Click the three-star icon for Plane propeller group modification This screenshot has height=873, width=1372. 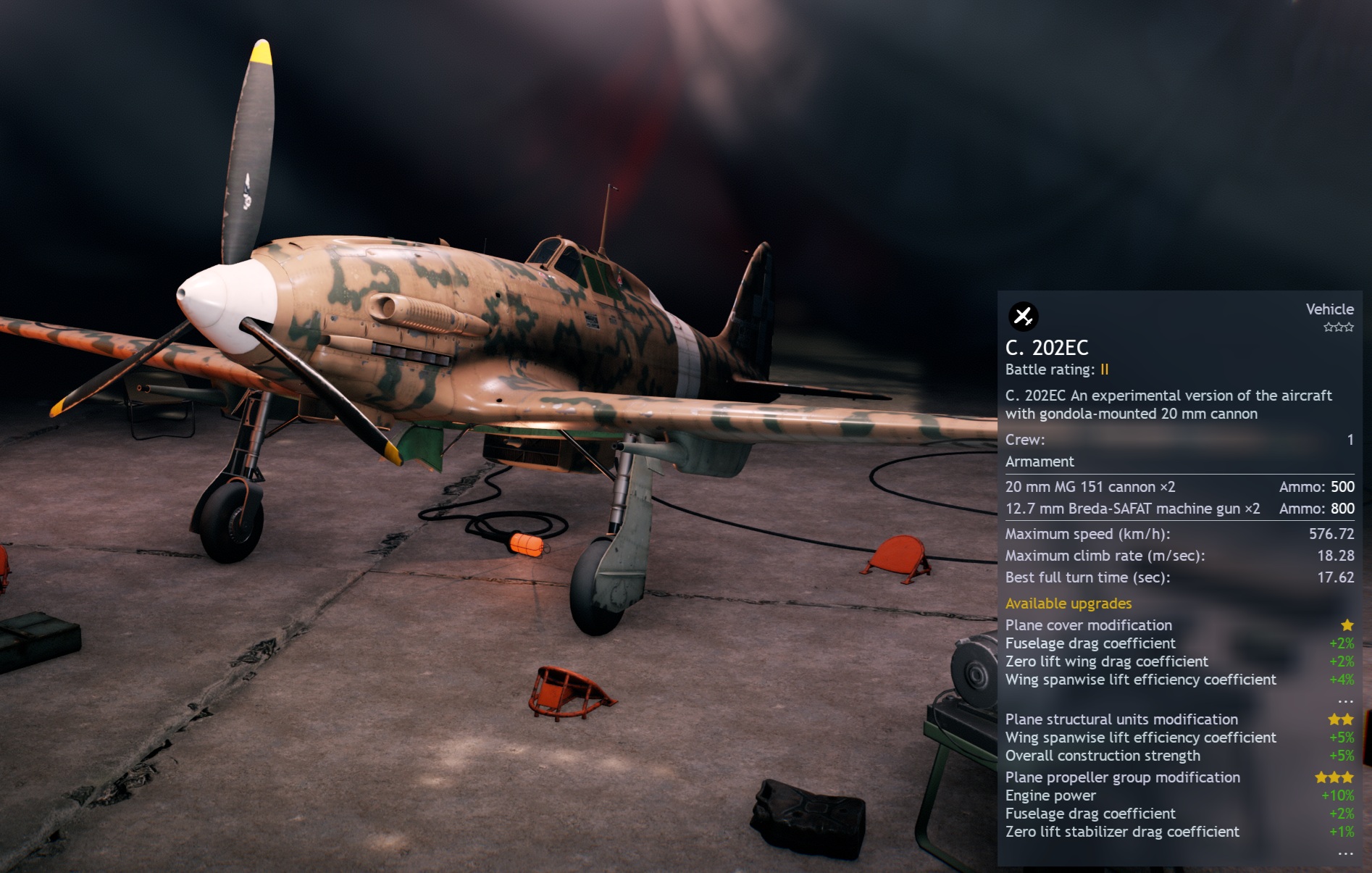(x=1334, y=777)
